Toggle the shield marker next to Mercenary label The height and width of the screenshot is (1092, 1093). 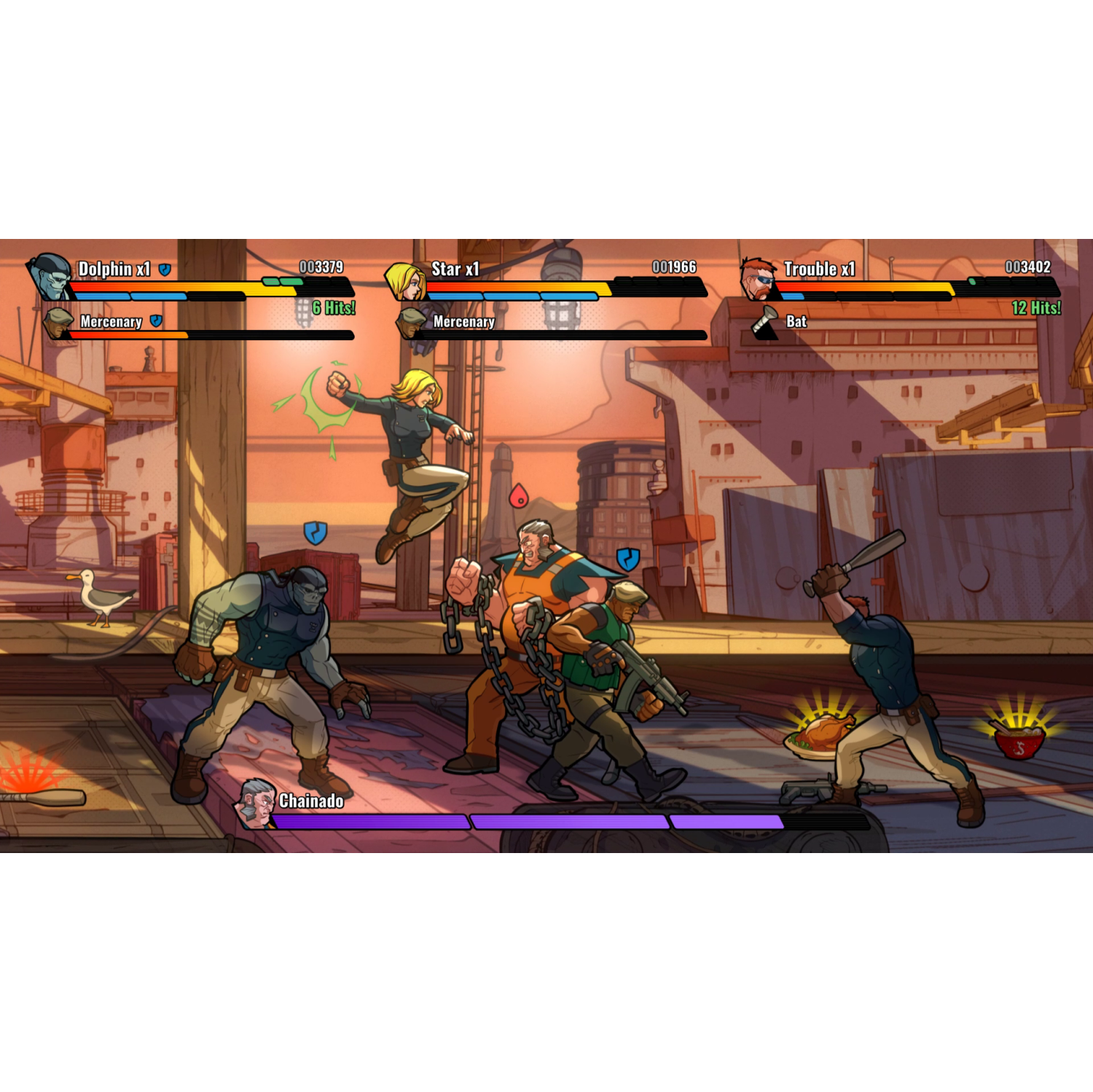coord(154,320)
